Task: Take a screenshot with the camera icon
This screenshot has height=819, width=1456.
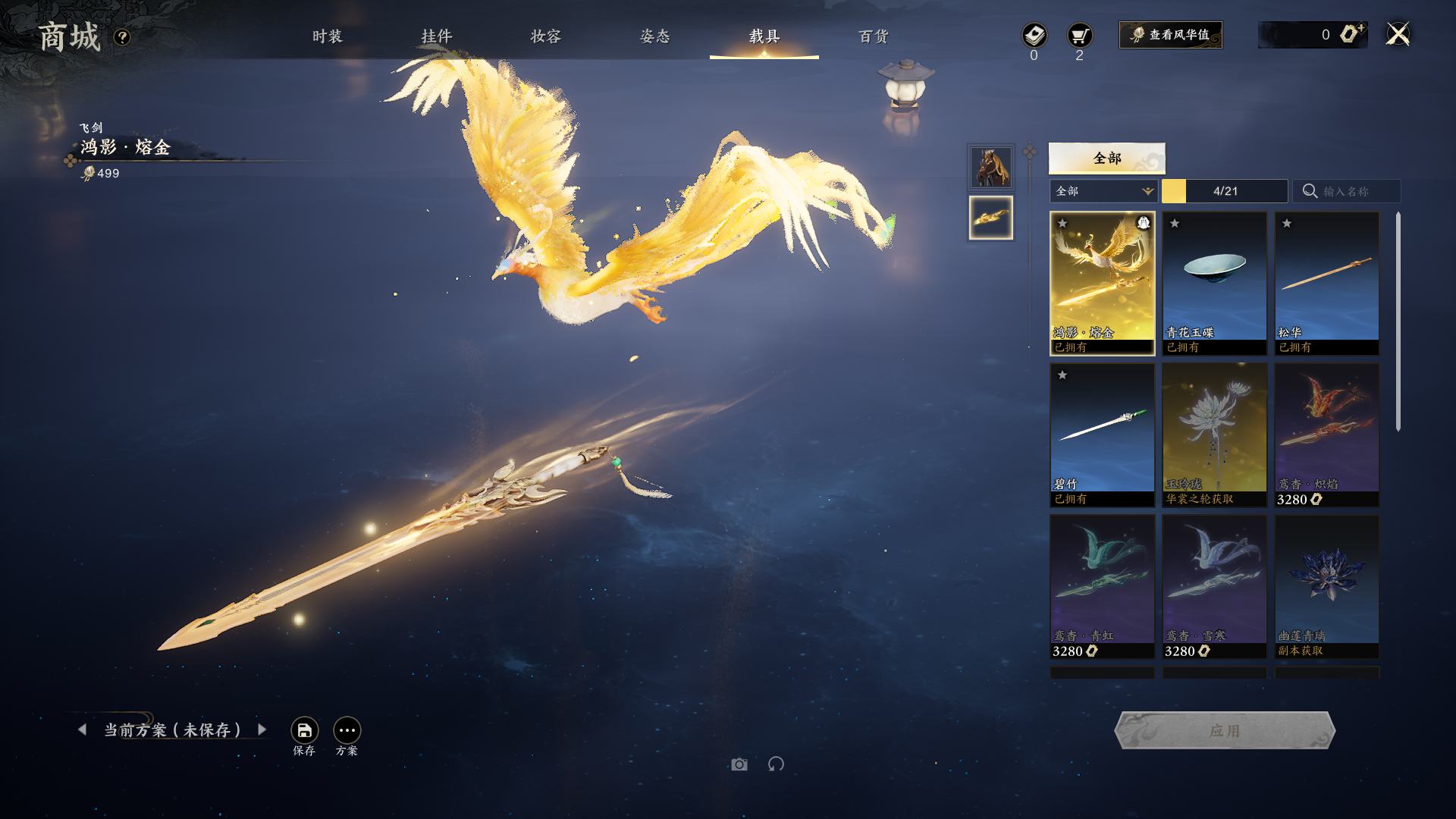Action: (x=739, y=764)
